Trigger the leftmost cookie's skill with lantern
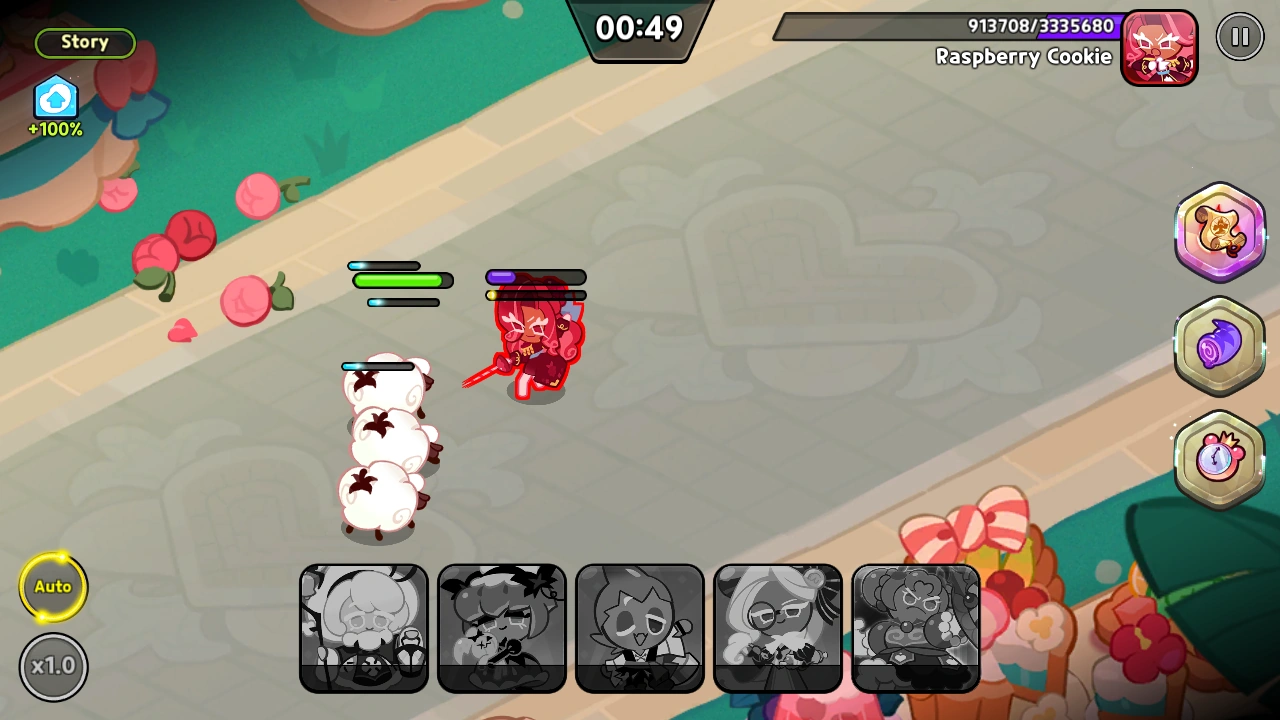 (363, 628)
